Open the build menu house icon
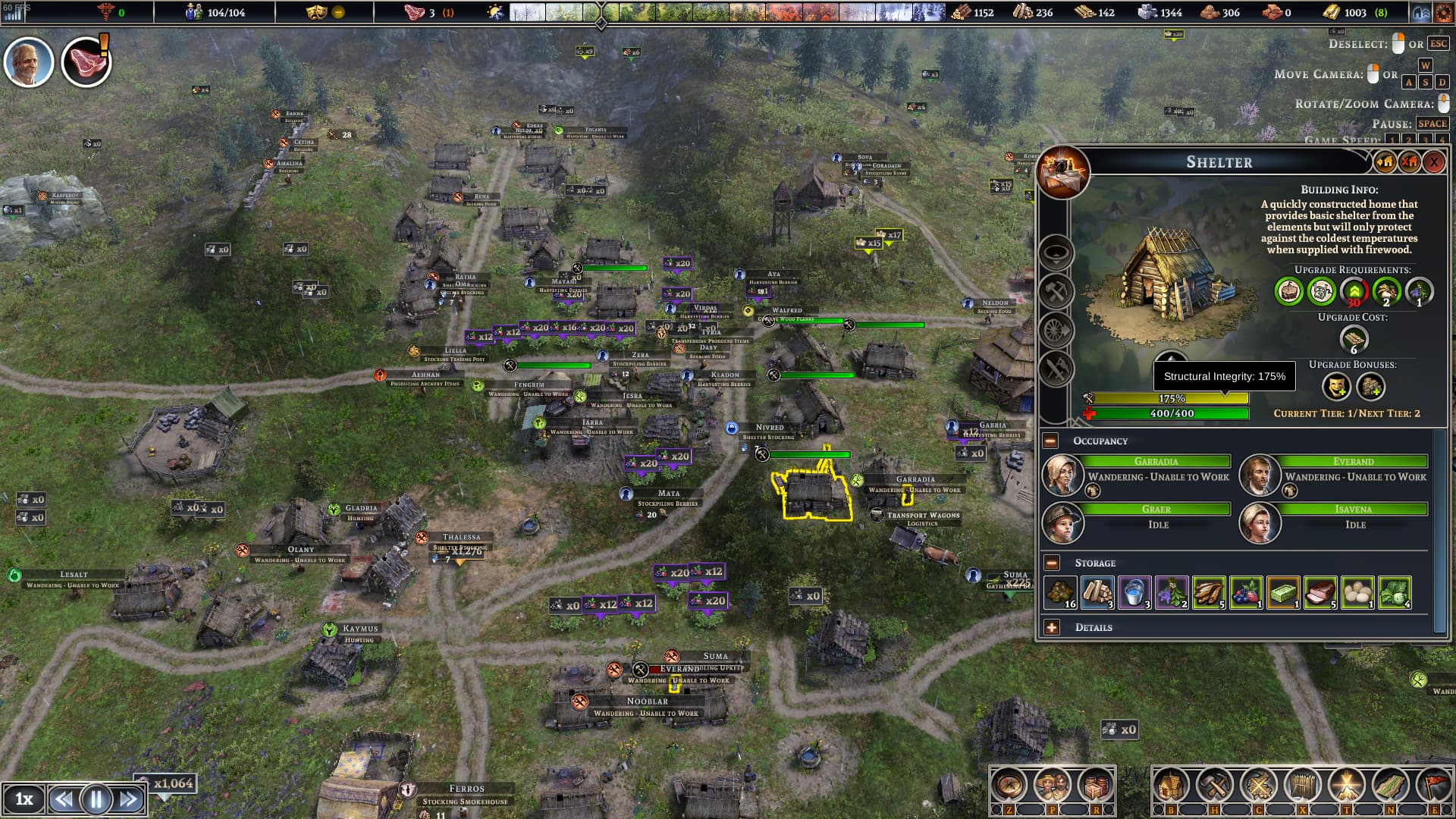Viewport: 1456px width, 819px height. pos(1170,786)
